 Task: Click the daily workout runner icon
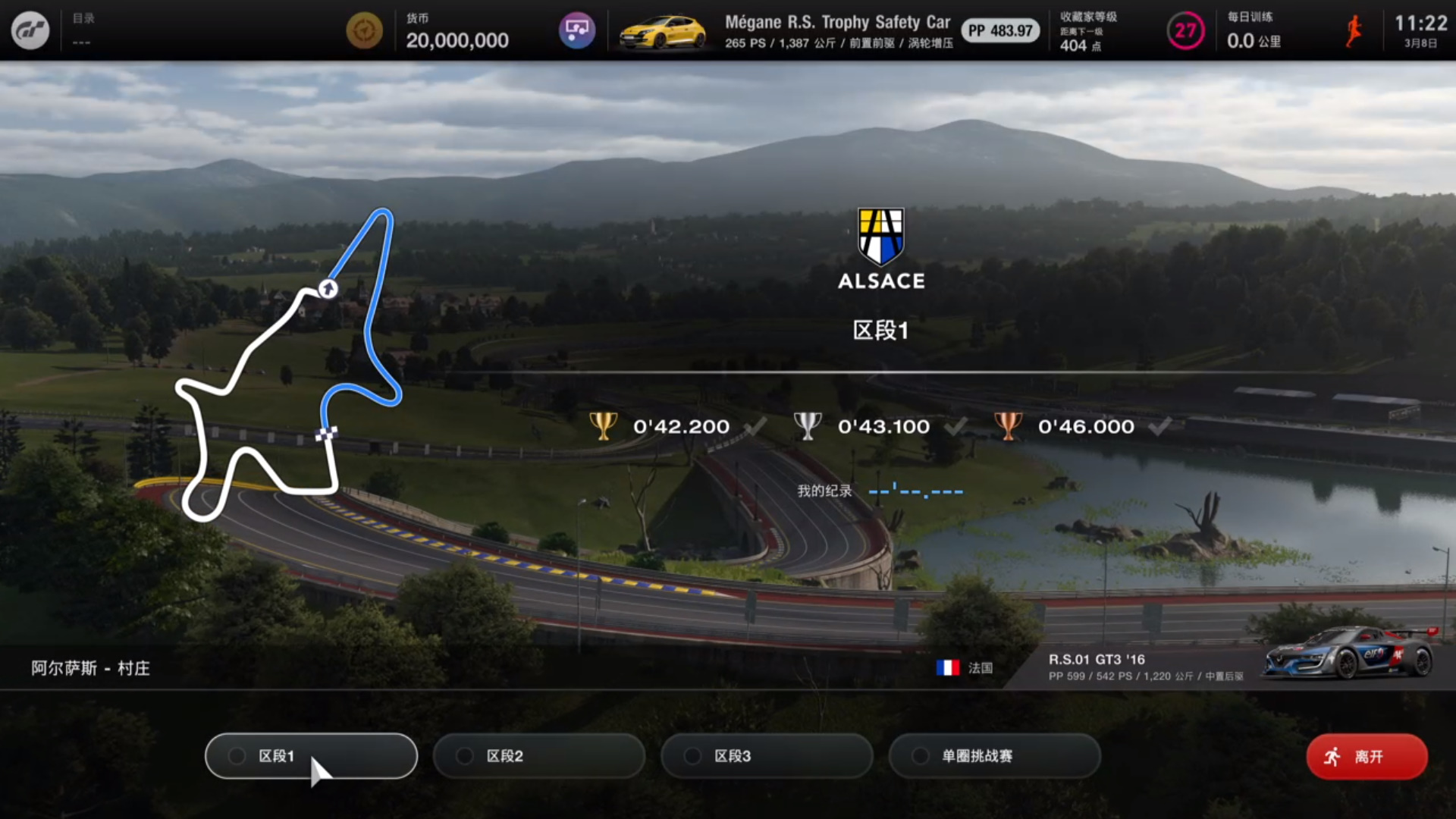[1355, 31]
